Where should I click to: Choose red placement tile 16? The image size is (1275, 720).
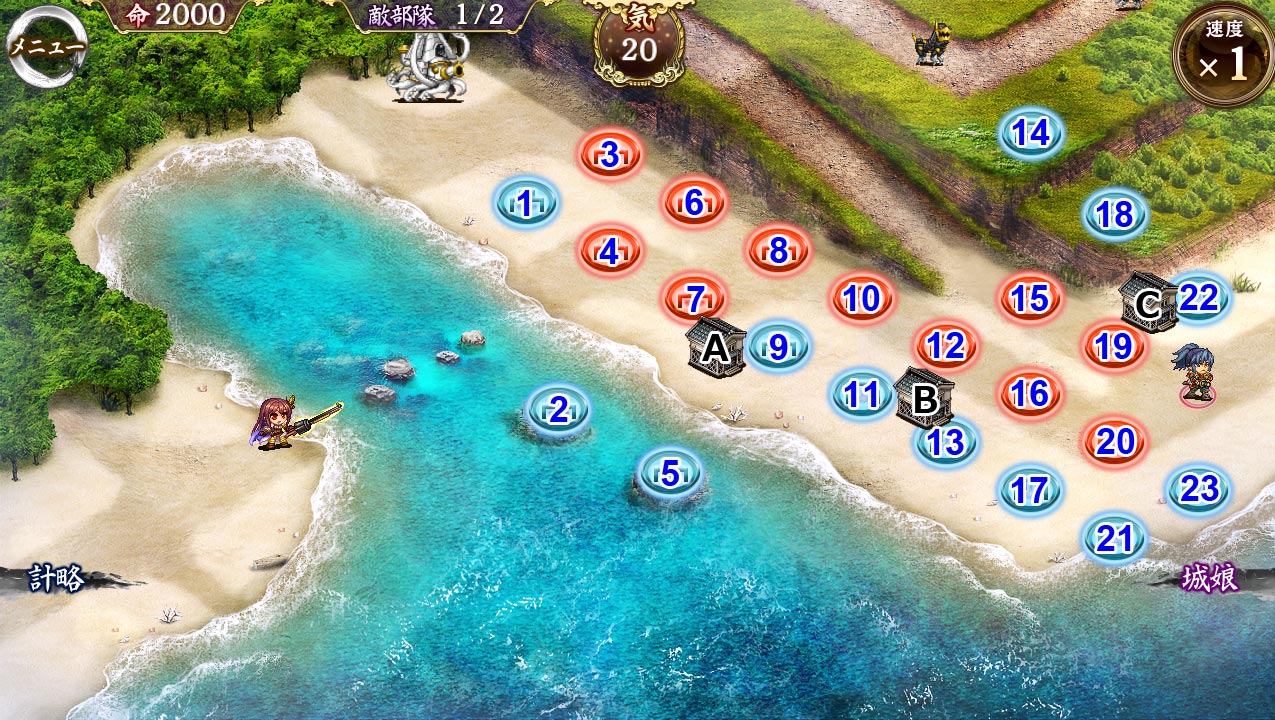point(1030,394)
